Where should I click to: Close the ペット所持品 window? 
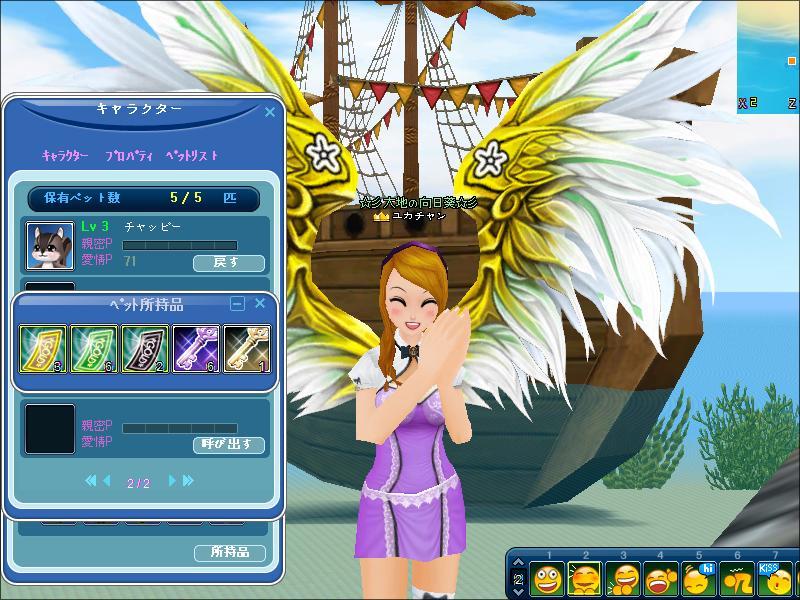[260, 303]
